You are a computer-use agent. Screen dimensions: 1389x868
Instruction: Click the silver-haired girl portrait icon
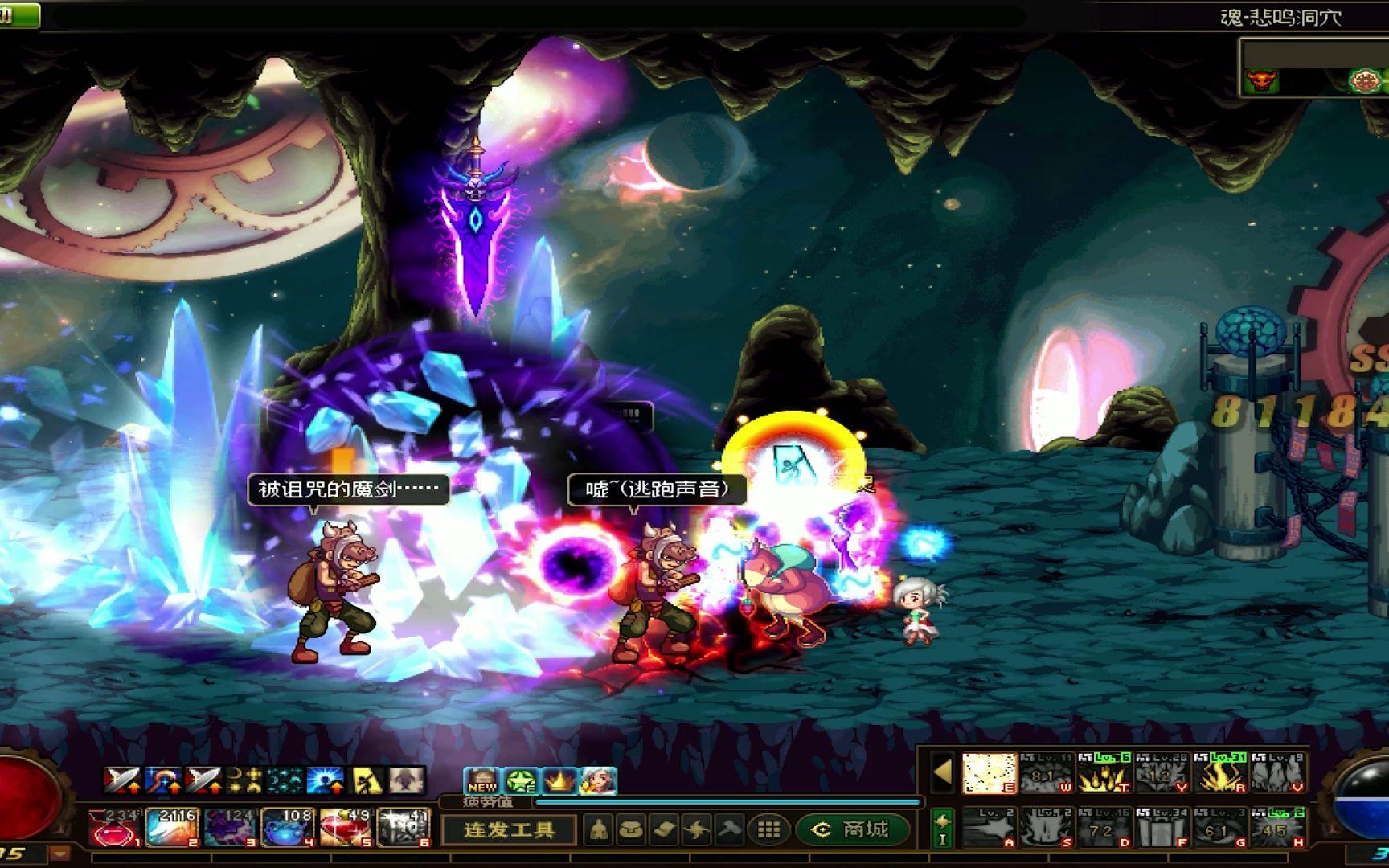[598, 780]
